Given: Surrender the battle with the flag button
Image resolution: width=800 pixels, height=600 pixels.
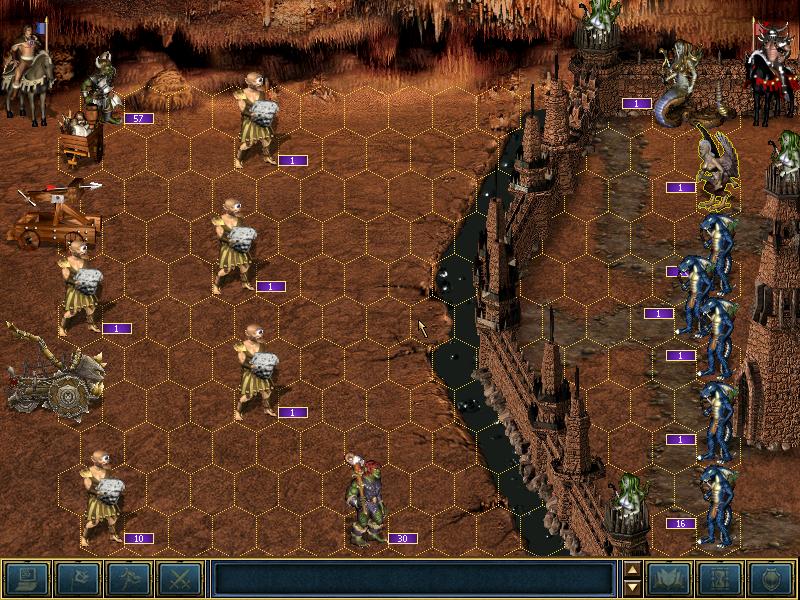Looking at the screenshot, I should coord(76,579).
